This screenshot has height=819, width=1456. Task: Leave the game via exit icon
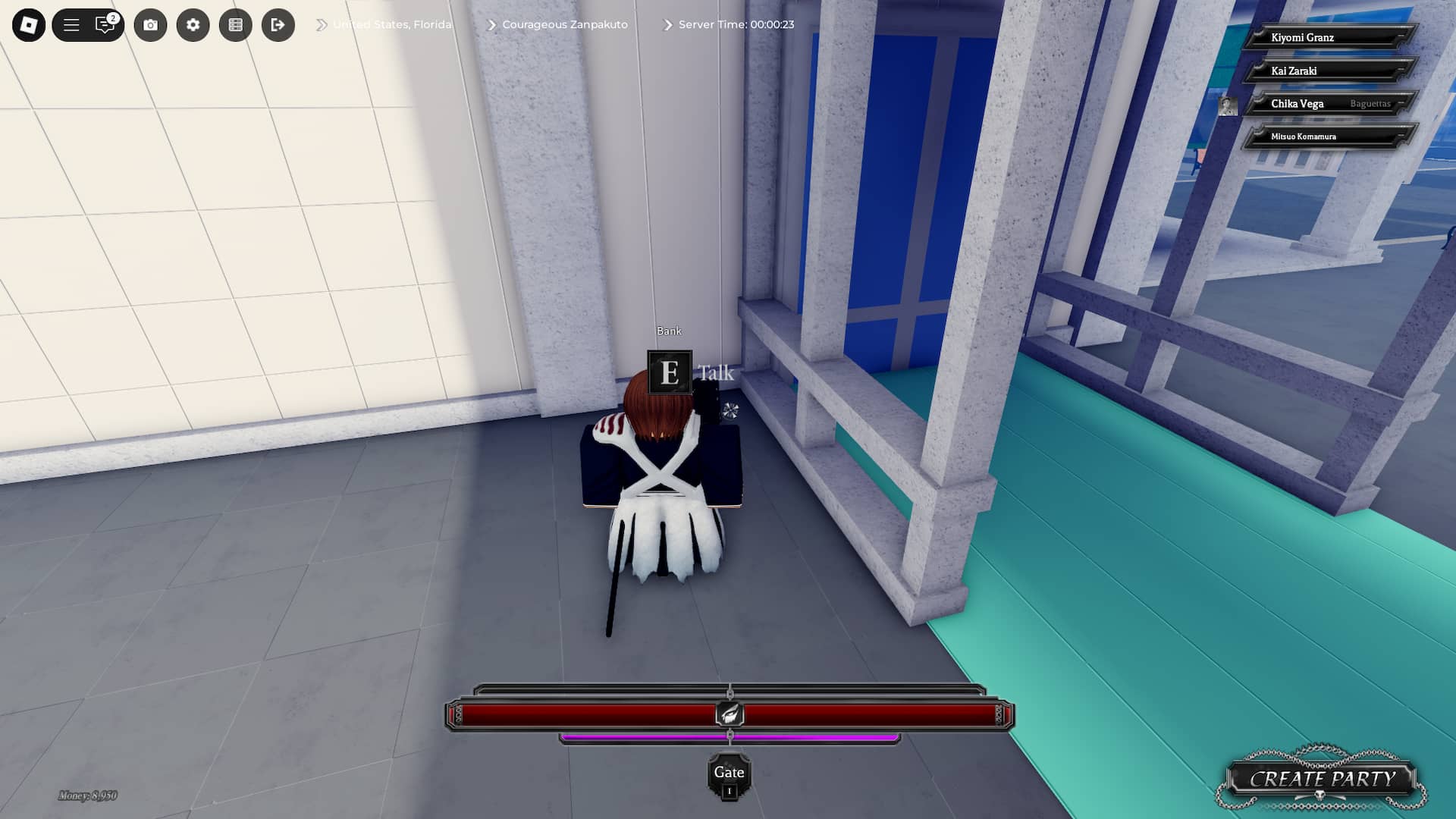pyautogui.click(x=278, y=25)
